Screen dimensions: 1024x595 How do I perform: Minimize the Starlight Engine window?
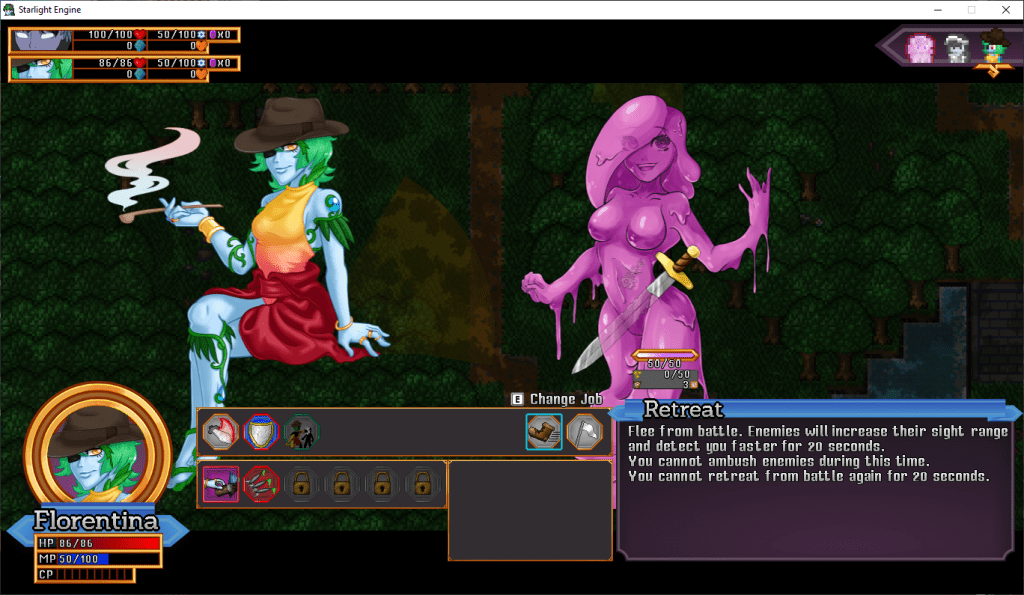click(936, 9)
